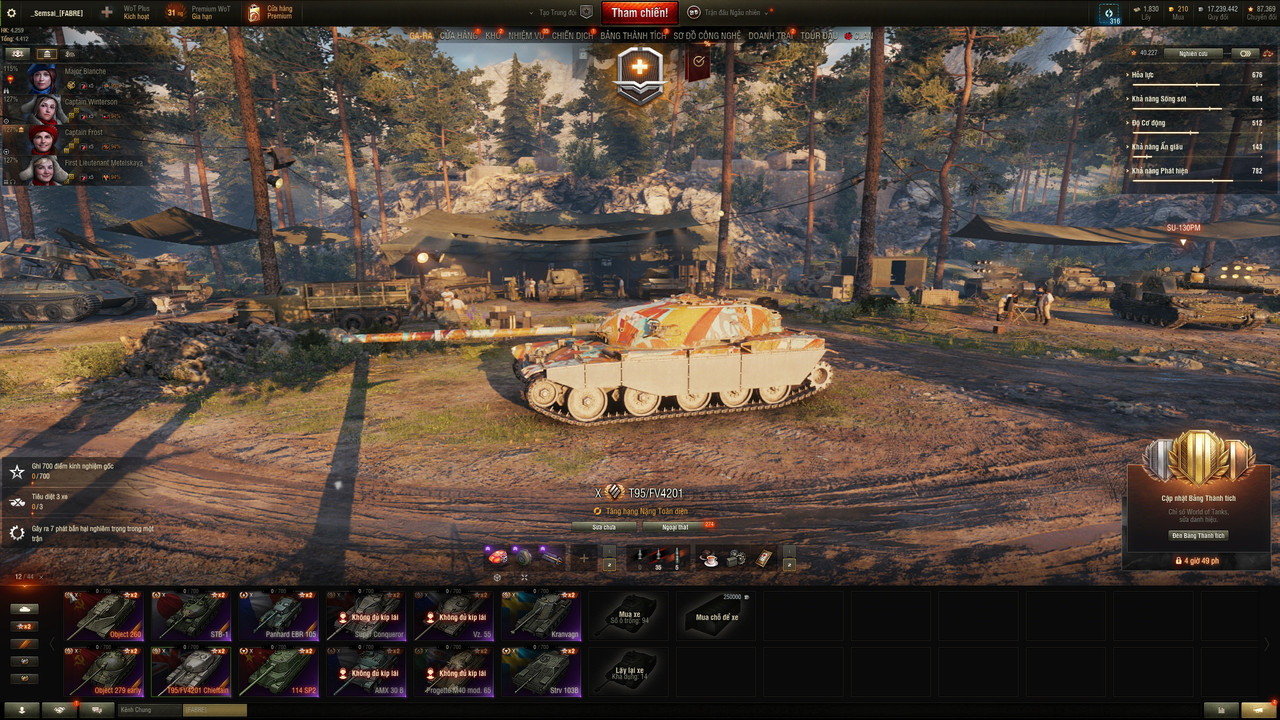Open the Nghiên cứu research button

tap(1193, 53)
